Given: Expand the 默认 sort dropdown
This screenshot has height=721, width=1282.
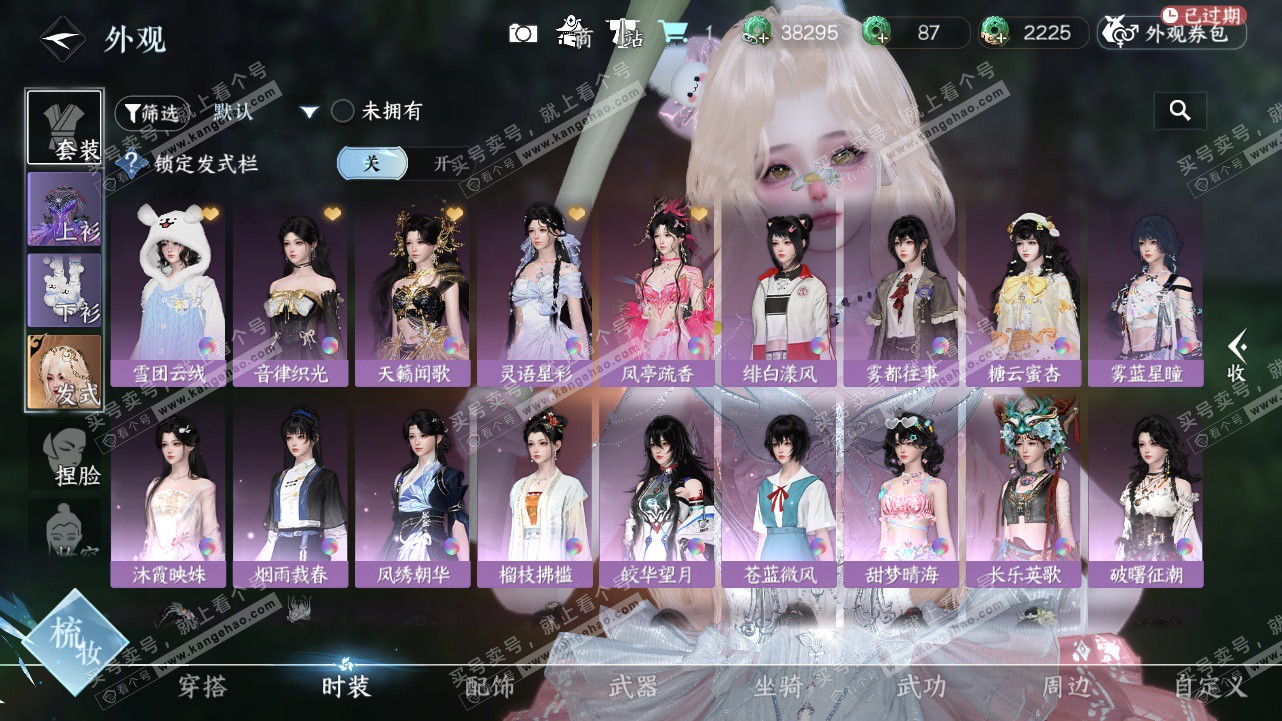Looking at the screenshot, I should (x=309, y=112).
